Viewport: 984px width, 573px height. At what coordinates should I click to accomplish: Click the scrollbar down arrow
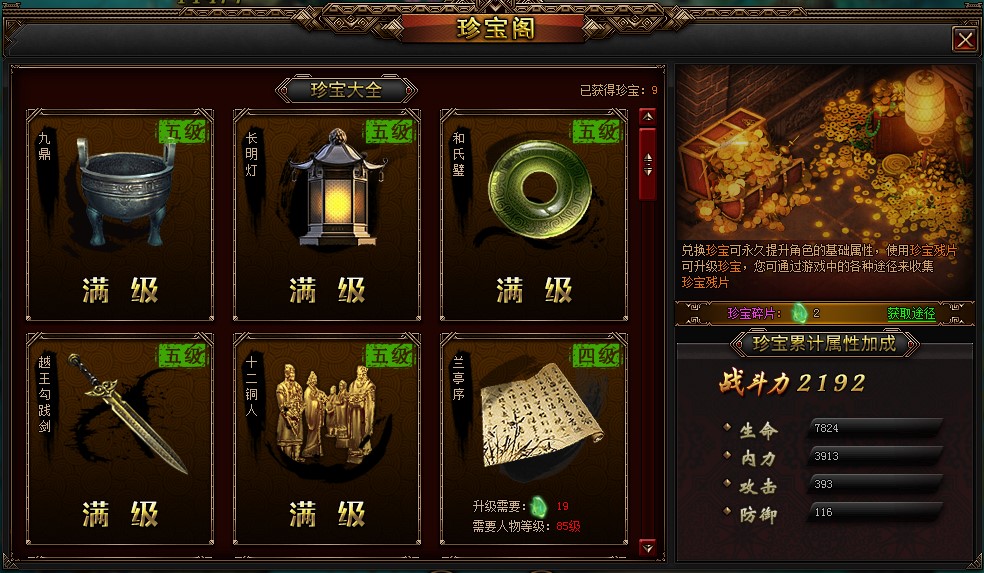[647, 547]
